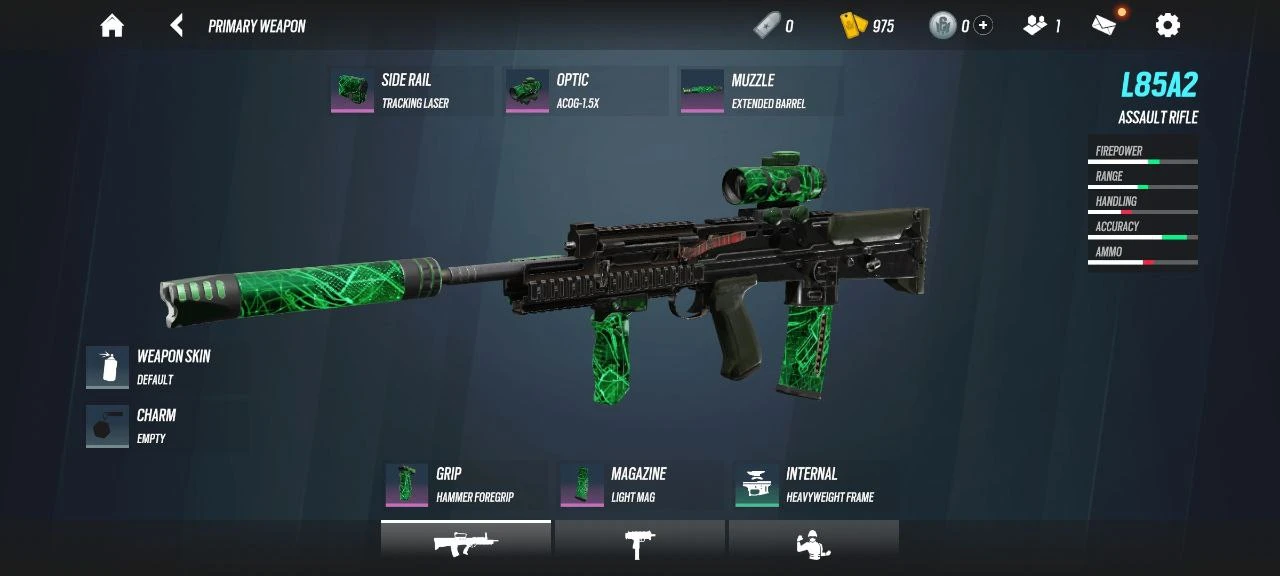
Task: Switch to the primary weapon rifle tab
Action: click(466, 544)
